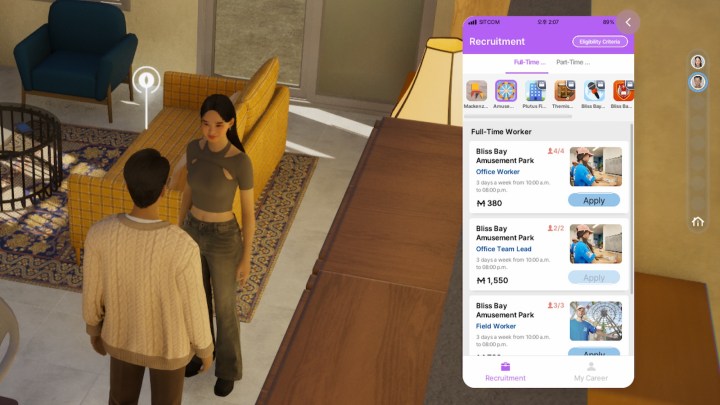The height and width of the screenshot is (405, 720).
Task: Switch to the Part-Time jobs tab
Action: tap(573, 62)
